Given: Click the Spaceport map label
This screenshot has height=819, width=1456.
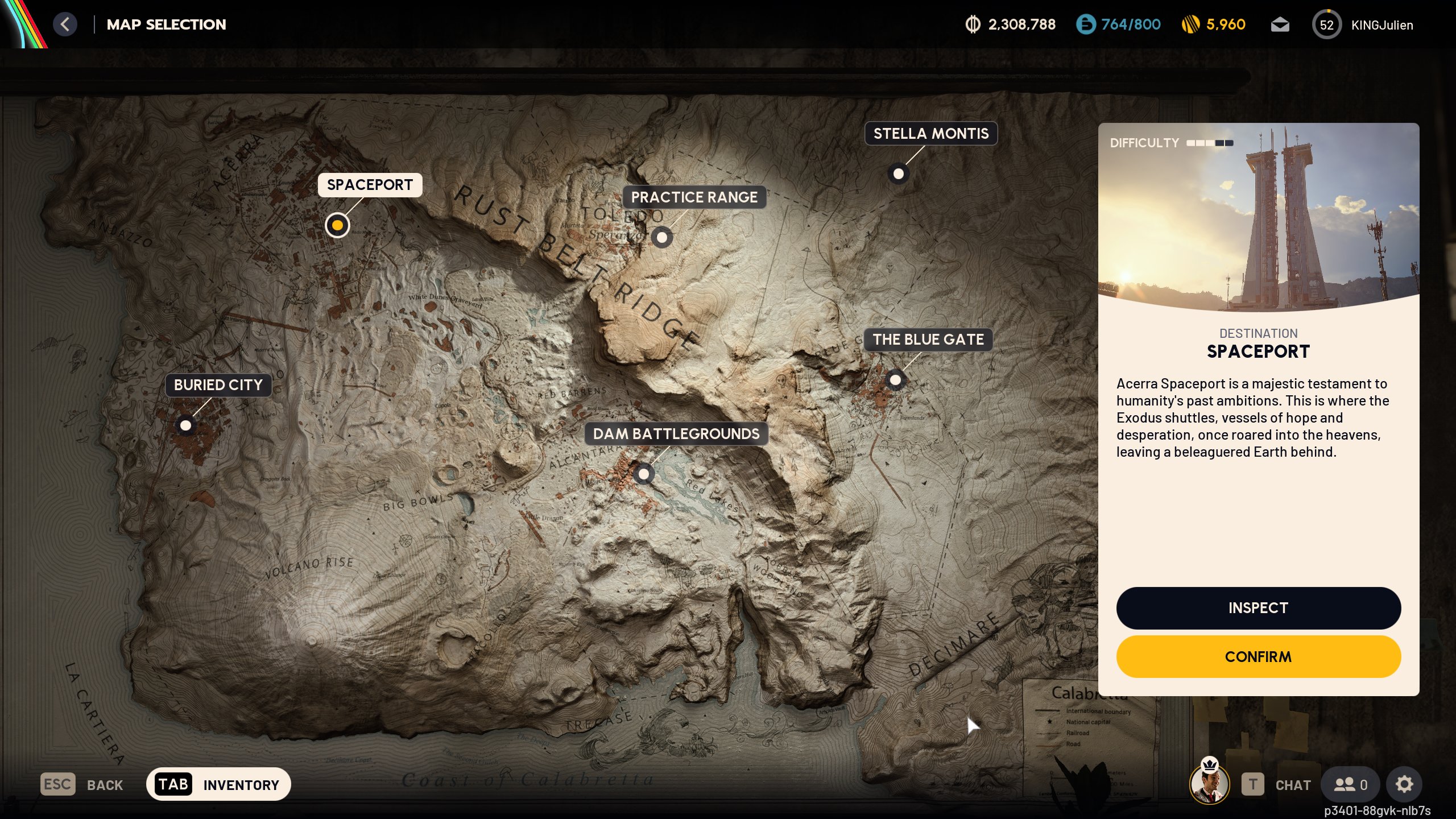Looking at the screenshot, I should [x=370, y=185].
